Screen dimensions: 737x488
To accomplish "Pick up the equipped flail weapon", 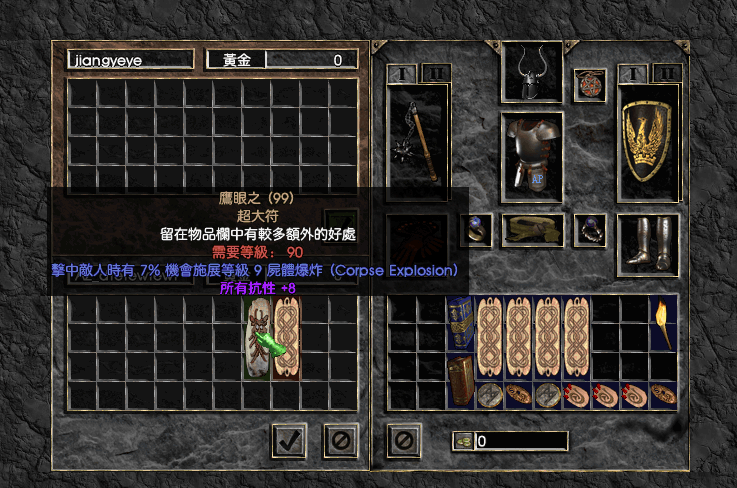I will [x=418, y=142].
